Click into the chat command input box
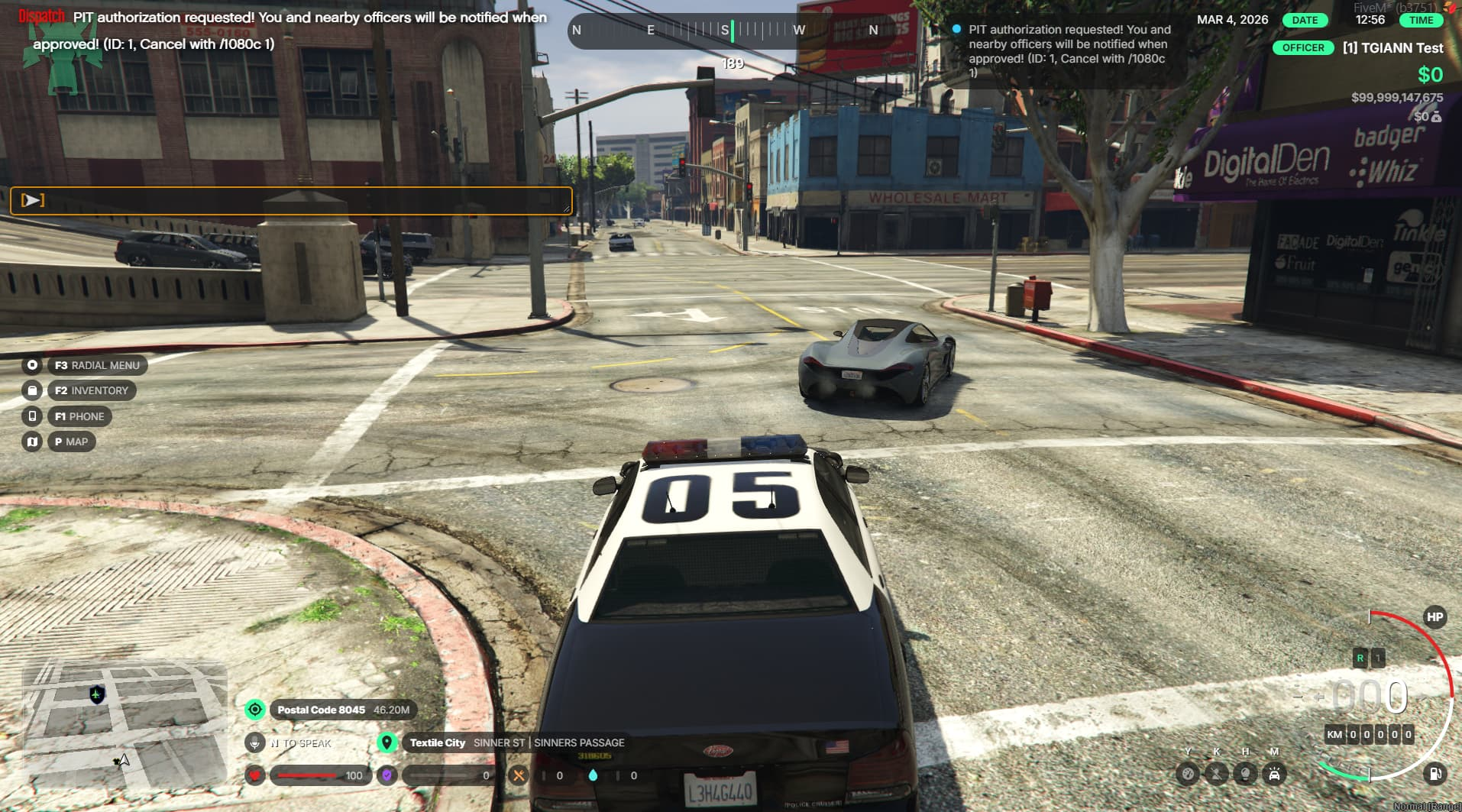Screen dimensions: 1462x812 click(x=291, y=200)
